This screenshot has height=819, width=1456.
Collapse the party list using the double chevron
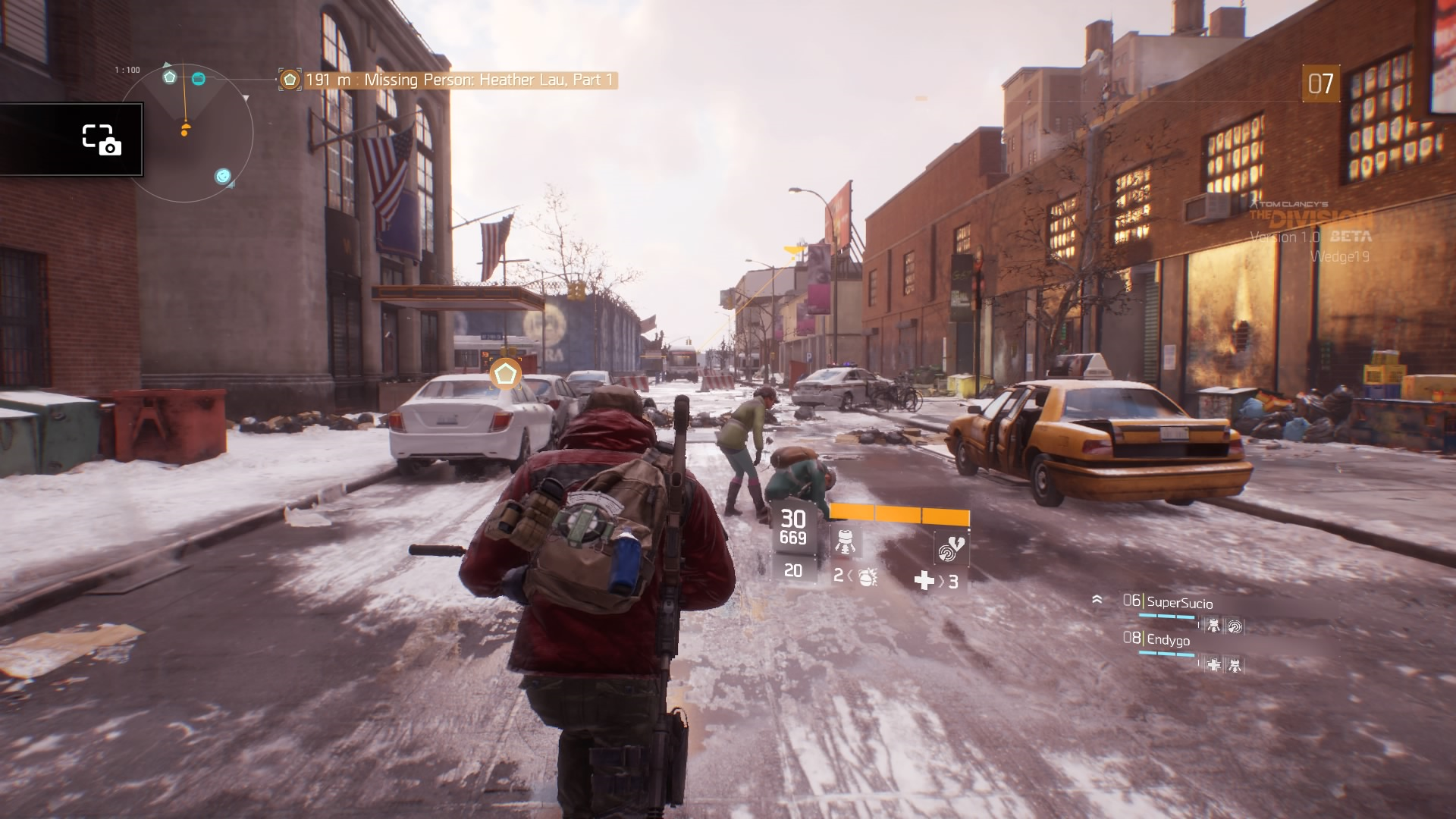click(x=1097, y=599)
